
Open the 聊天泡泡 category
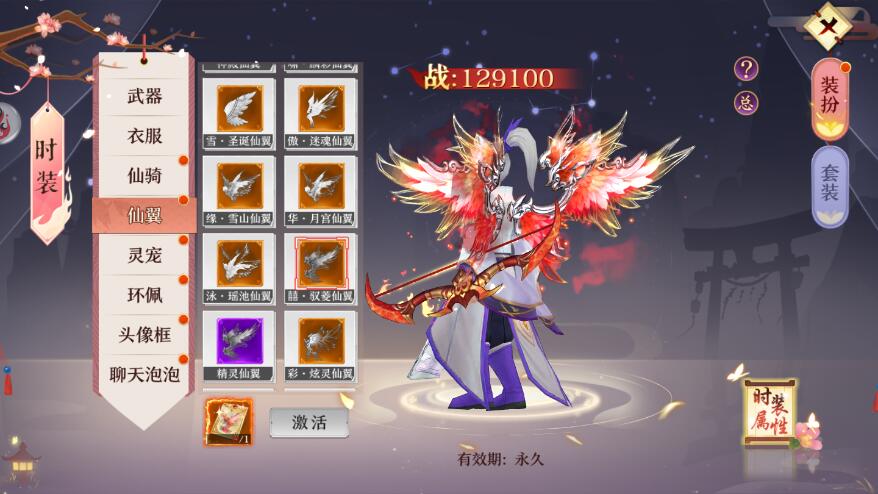(x=144, y=375)
